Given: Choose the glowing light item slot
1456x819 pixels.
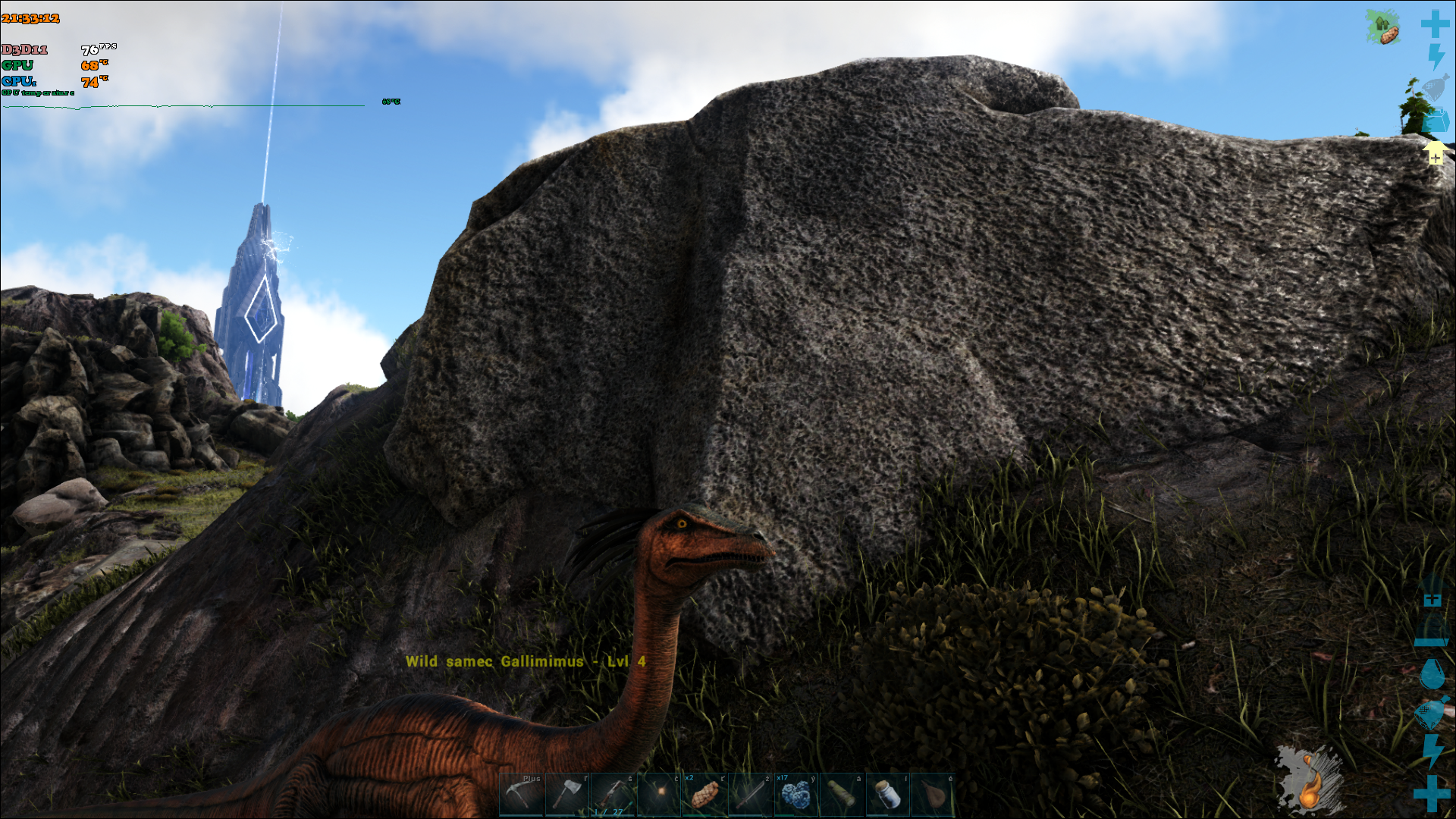Looking at the screenshot, I should point(659,794).
